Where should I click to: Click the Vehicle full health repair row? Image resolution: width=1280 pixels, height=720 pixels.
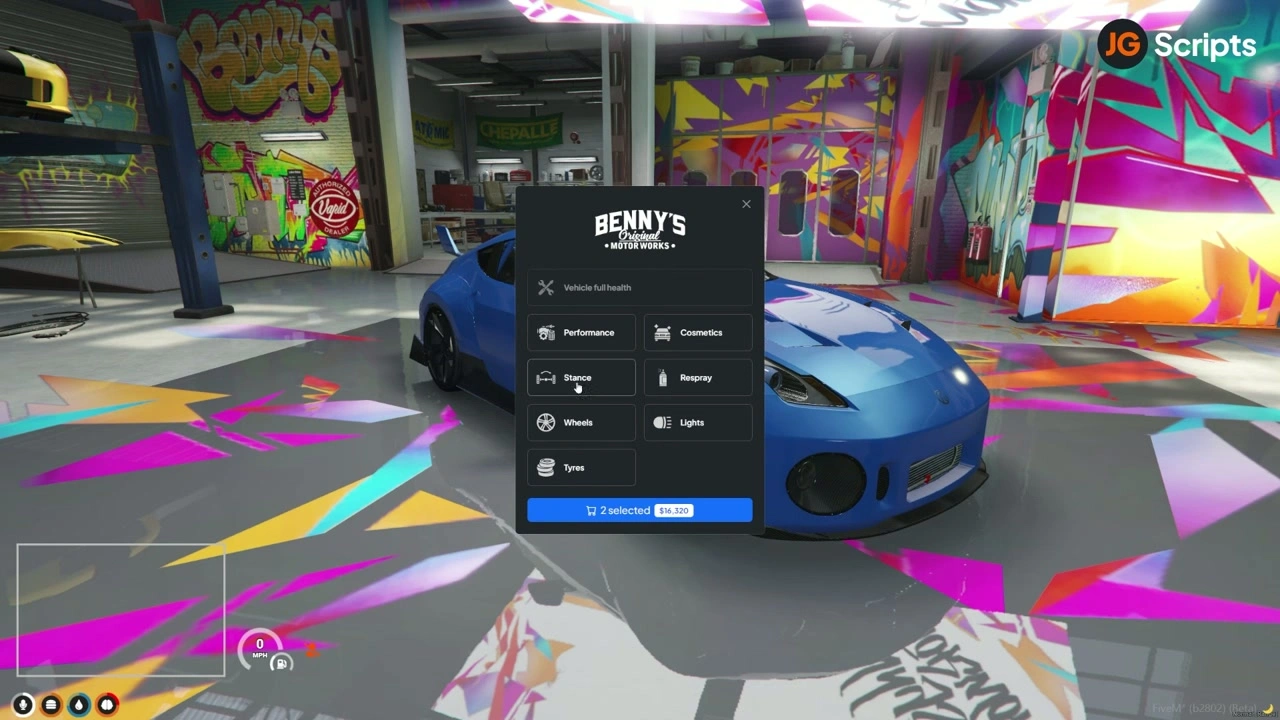pos(639,288)
